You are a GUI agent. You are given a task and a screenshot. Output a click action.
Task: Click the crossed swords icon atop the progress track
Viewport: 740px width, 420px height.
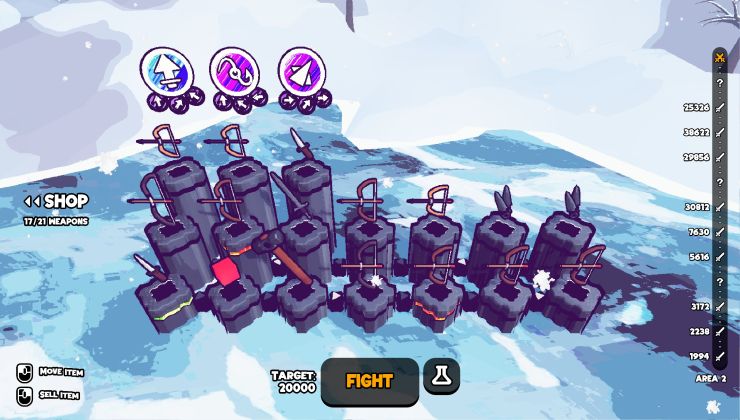[x=719, y=58]
